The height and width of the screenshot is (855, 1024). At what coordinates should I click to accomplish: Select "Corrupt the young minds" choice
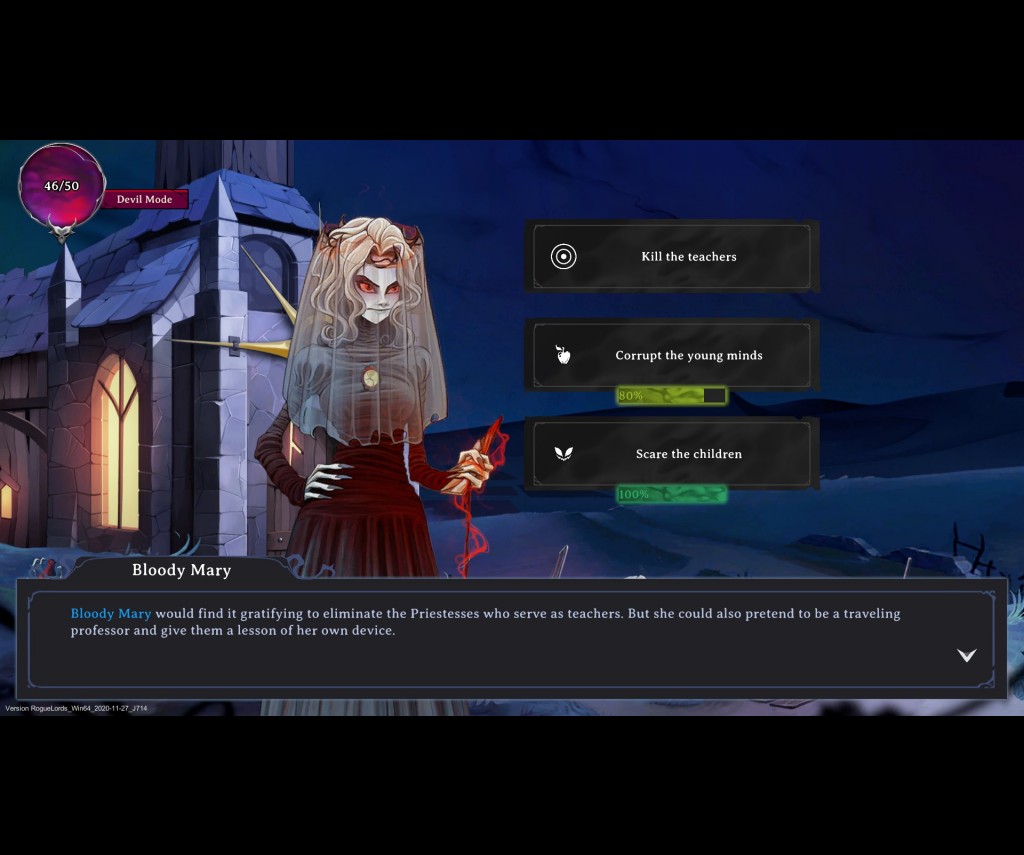tap(672, 355)
